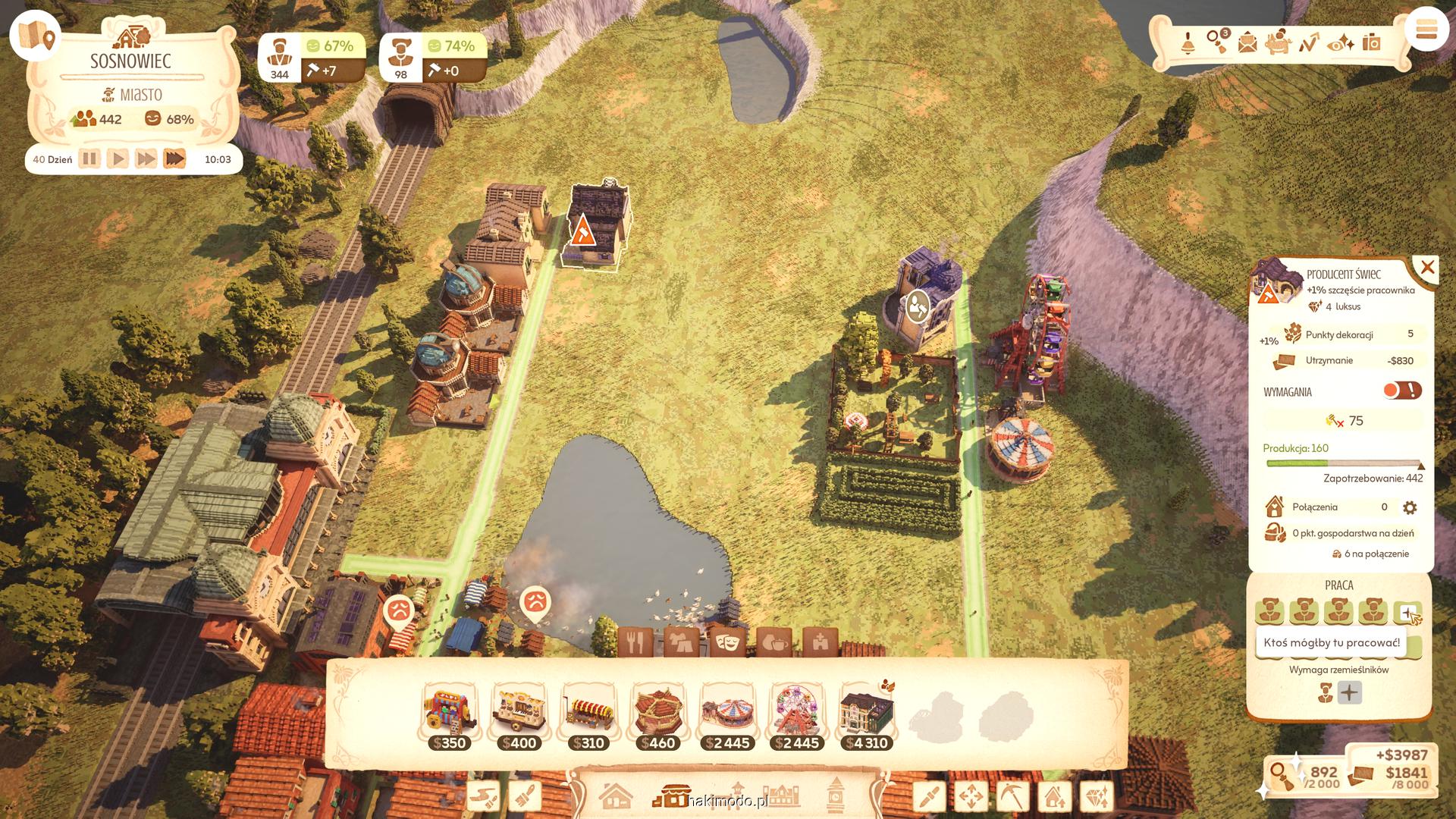Switch to the theater masks entertainment tab
Image resolution: width=1456 pixels, height=819 pixels.
tap(726, 643)
